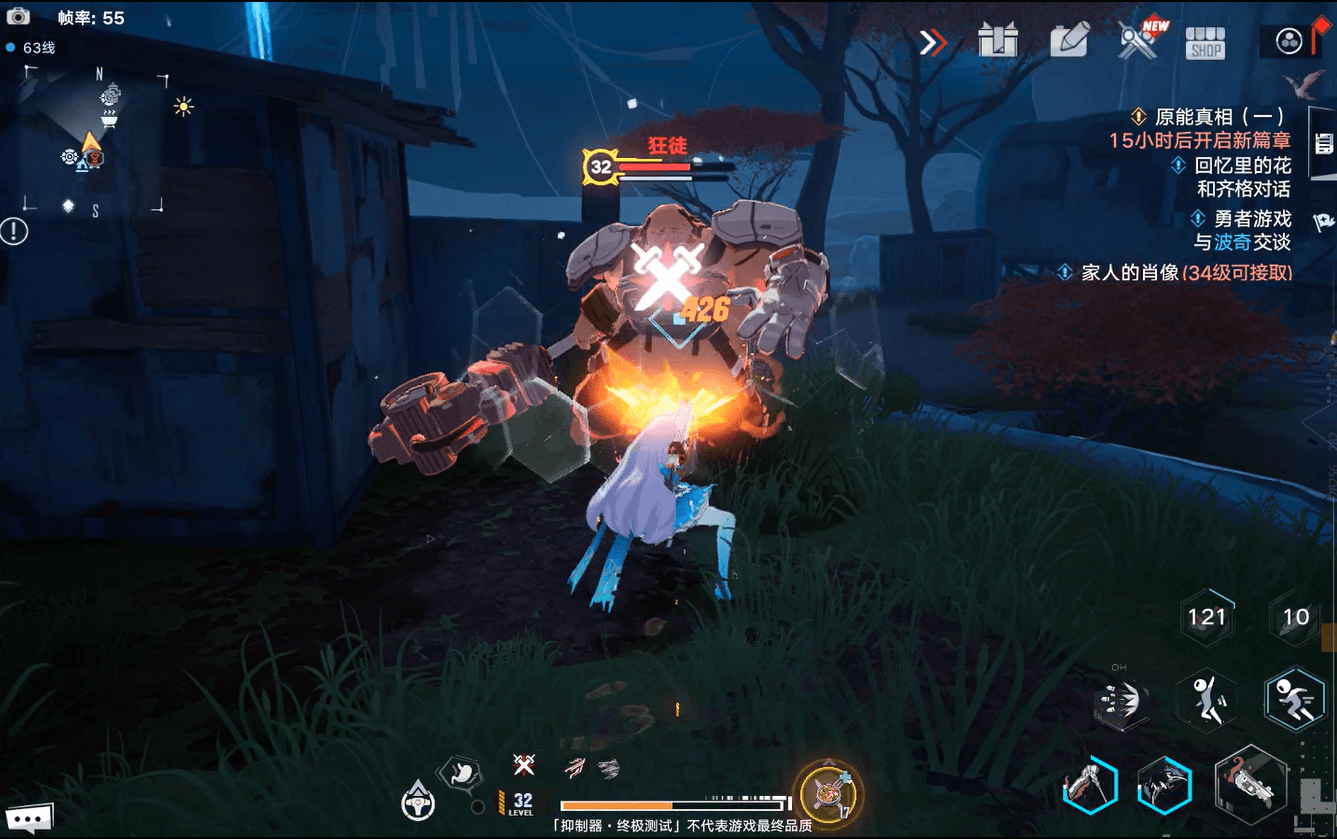Viewport: 1337px width, 839px height.
Task: Track the 回忆里的花 quest
Action: coord(1236,165)
